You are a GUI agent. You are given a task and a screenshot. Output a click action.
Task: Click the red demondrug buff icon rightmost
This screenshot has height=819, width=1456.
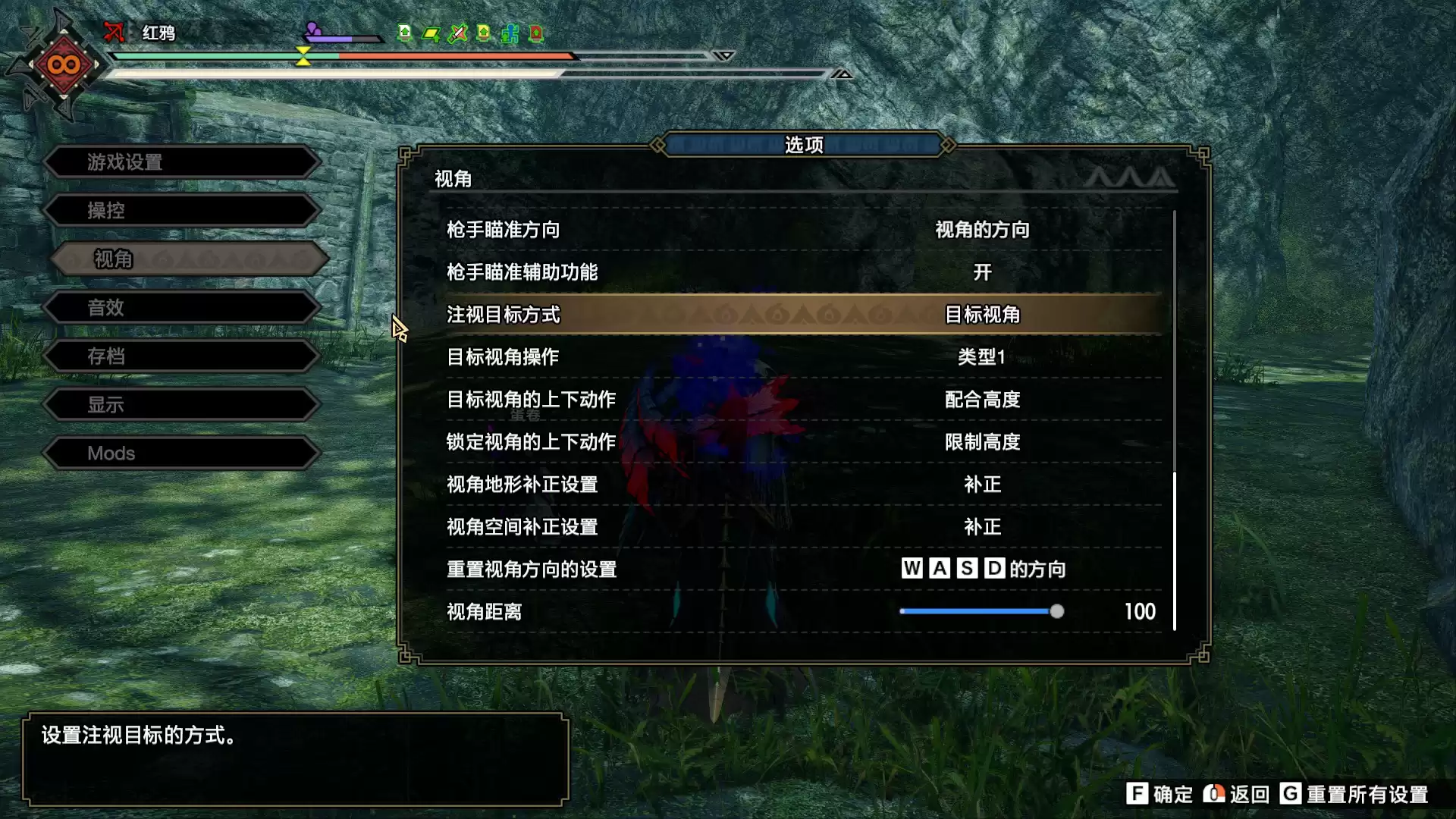(x=535, y=33)
